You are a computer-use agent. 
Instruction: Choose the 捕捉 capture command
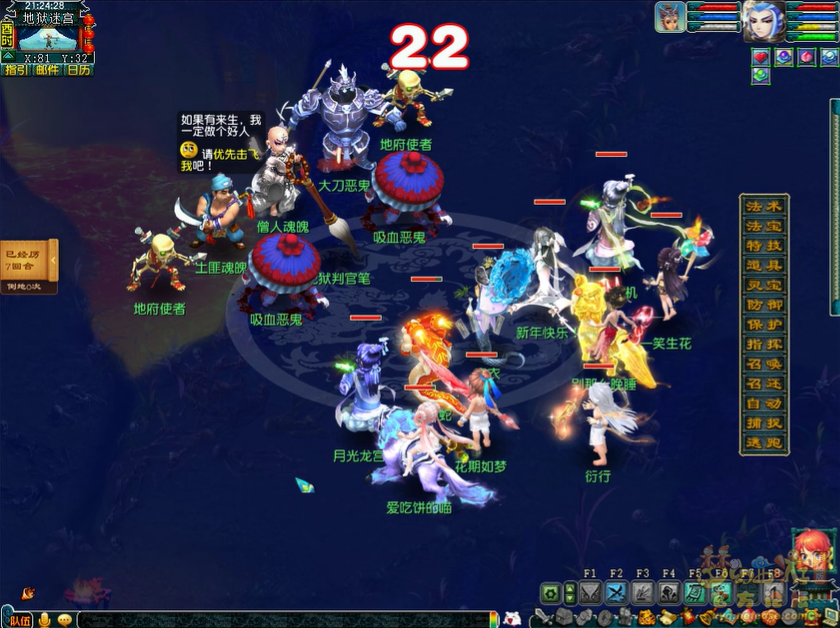pyautogui.click(x=764, y=424)
